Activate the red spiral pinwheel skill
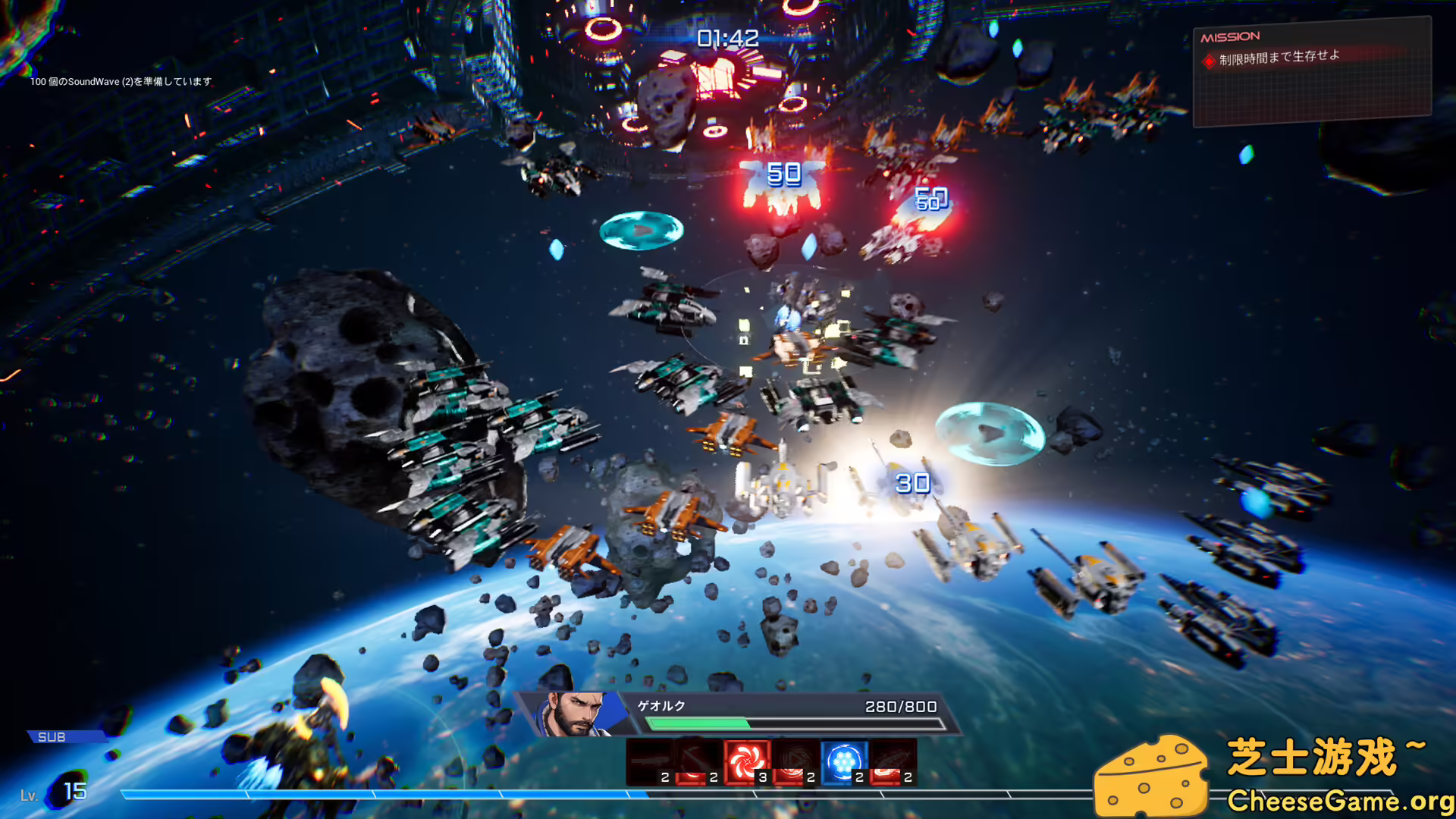This screenshot has width=1456, height=819. click(747, 761)
